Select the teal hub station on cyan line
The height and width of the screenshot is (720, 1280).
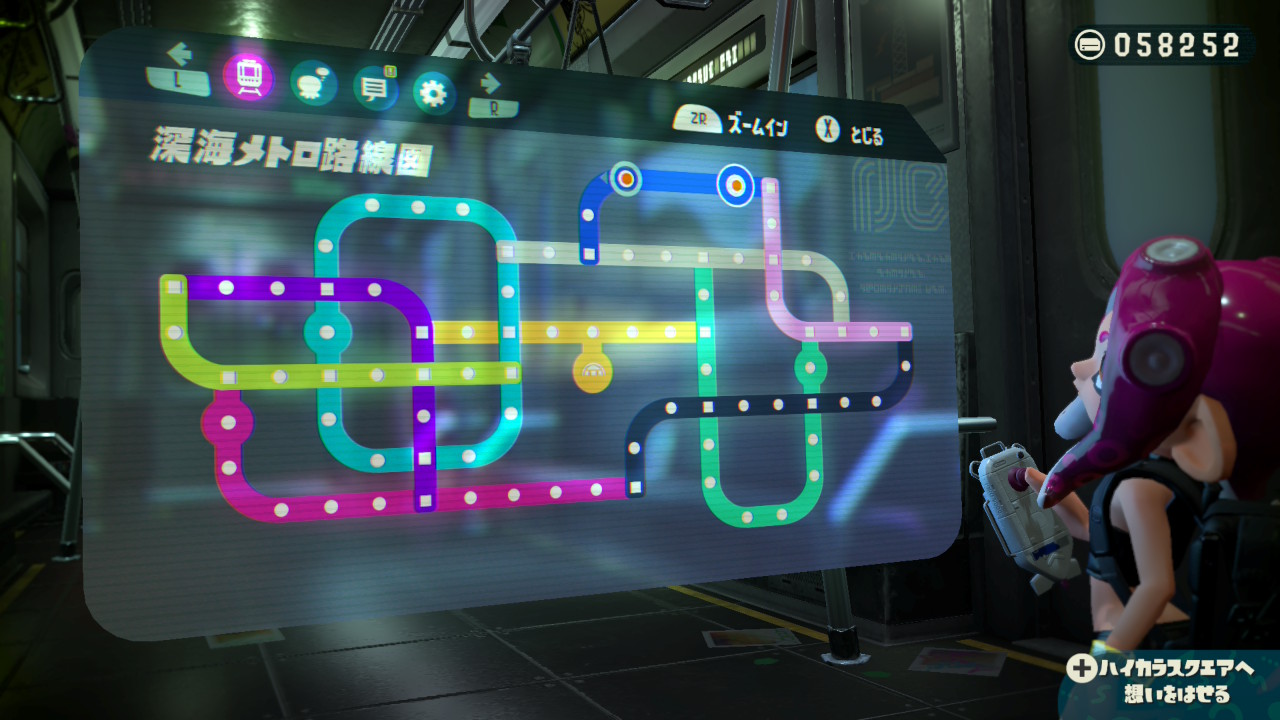pyautogui.click(x=328, y=332)
